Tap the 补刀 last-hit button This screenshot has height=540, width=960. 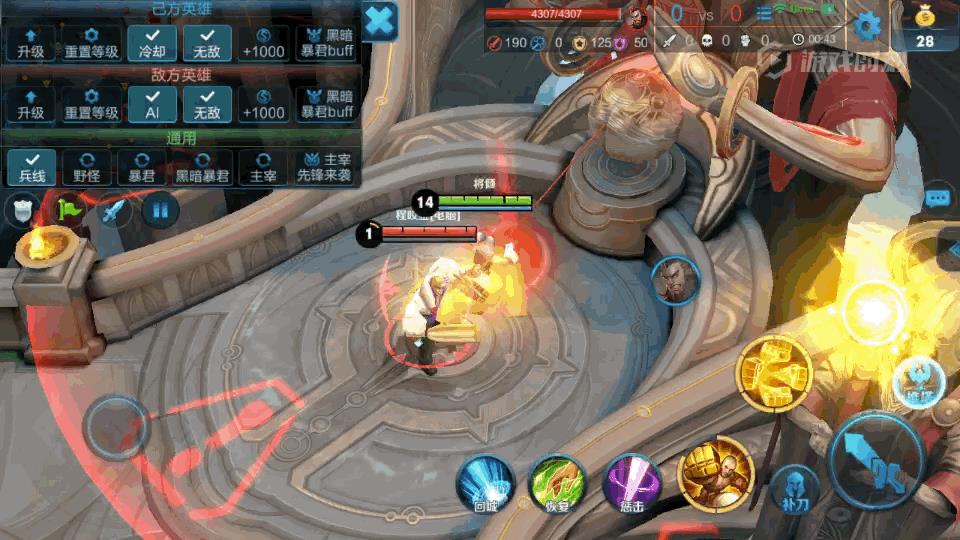pyautogui.click(x=795, y=490)
